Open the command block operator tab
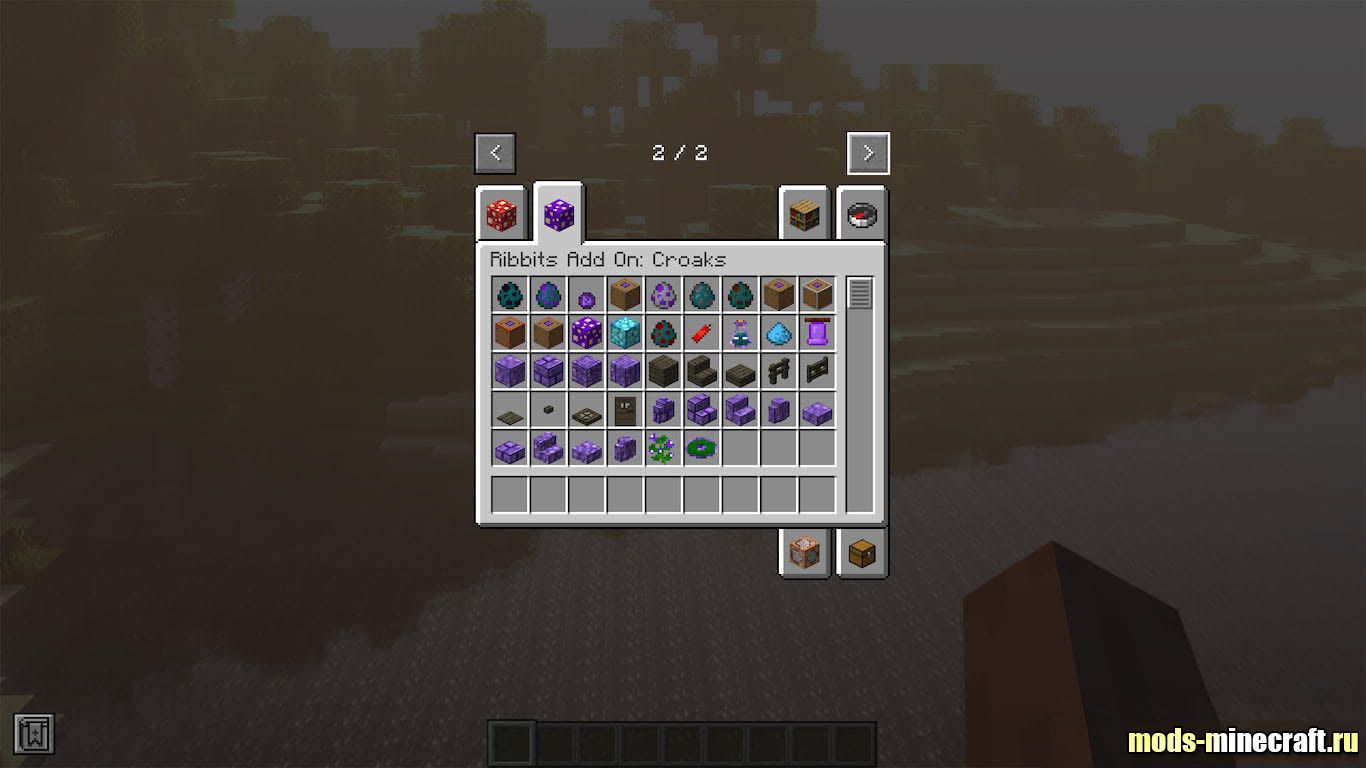Image resolution: width=1366 pixels, height=768 pixels. 805,552
